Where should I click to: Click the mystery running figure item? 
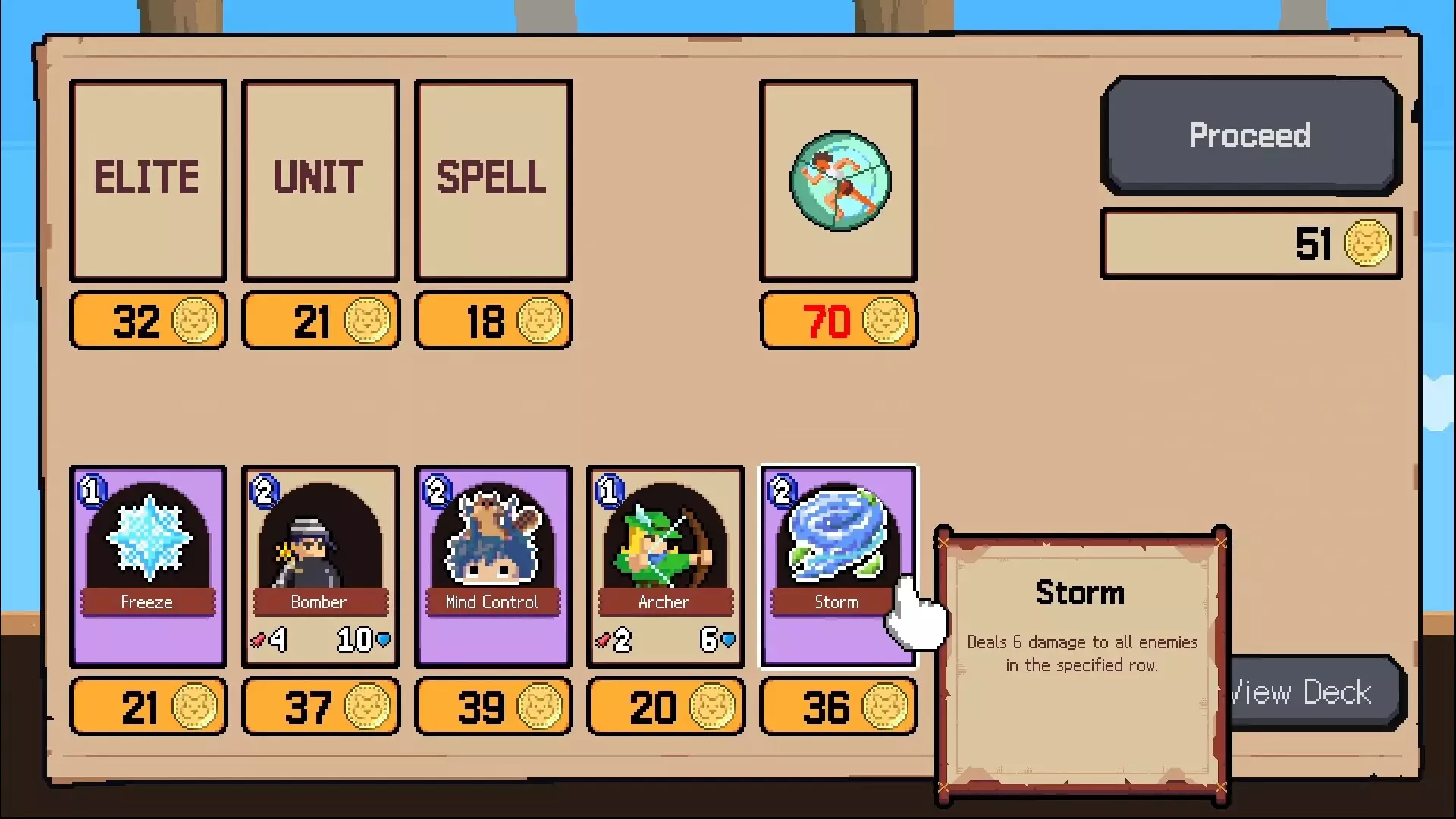(838, 179)
